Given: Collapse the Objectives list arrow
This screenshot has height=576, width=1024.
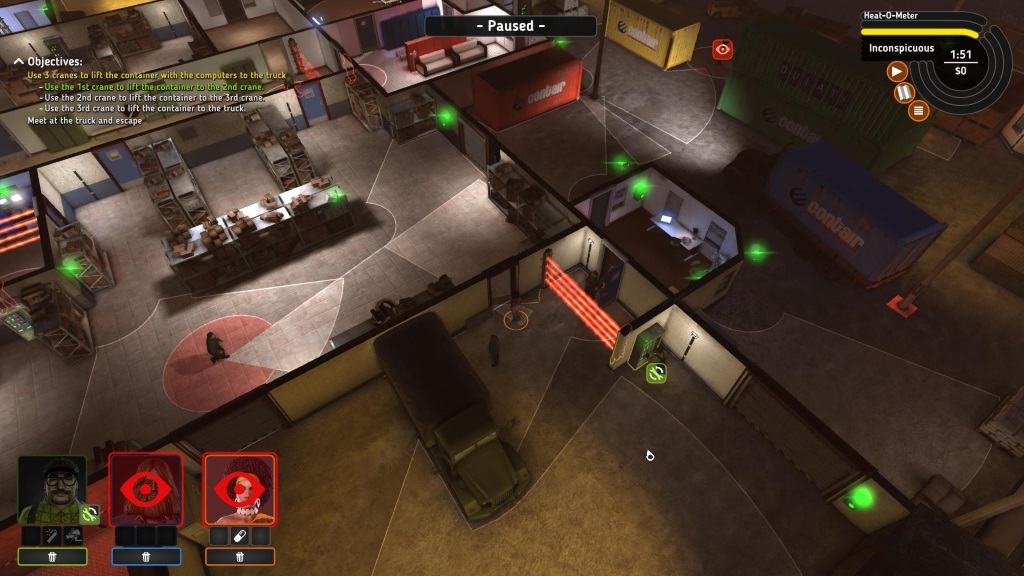Looking at the screenshot, I should (18, 61).
